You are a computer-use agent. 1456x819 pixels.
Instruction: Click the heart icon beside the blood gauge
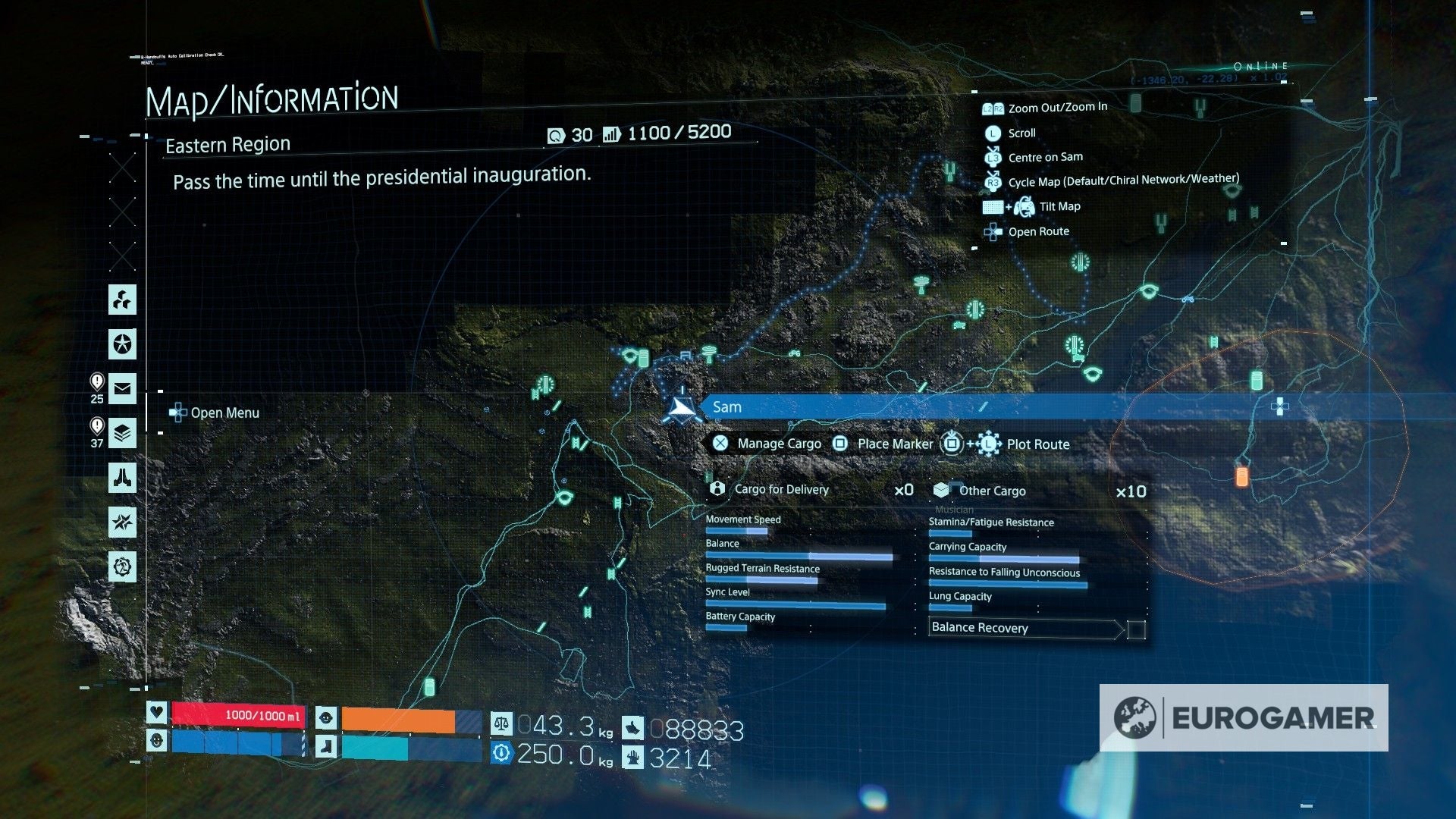[x=157, y=714]
